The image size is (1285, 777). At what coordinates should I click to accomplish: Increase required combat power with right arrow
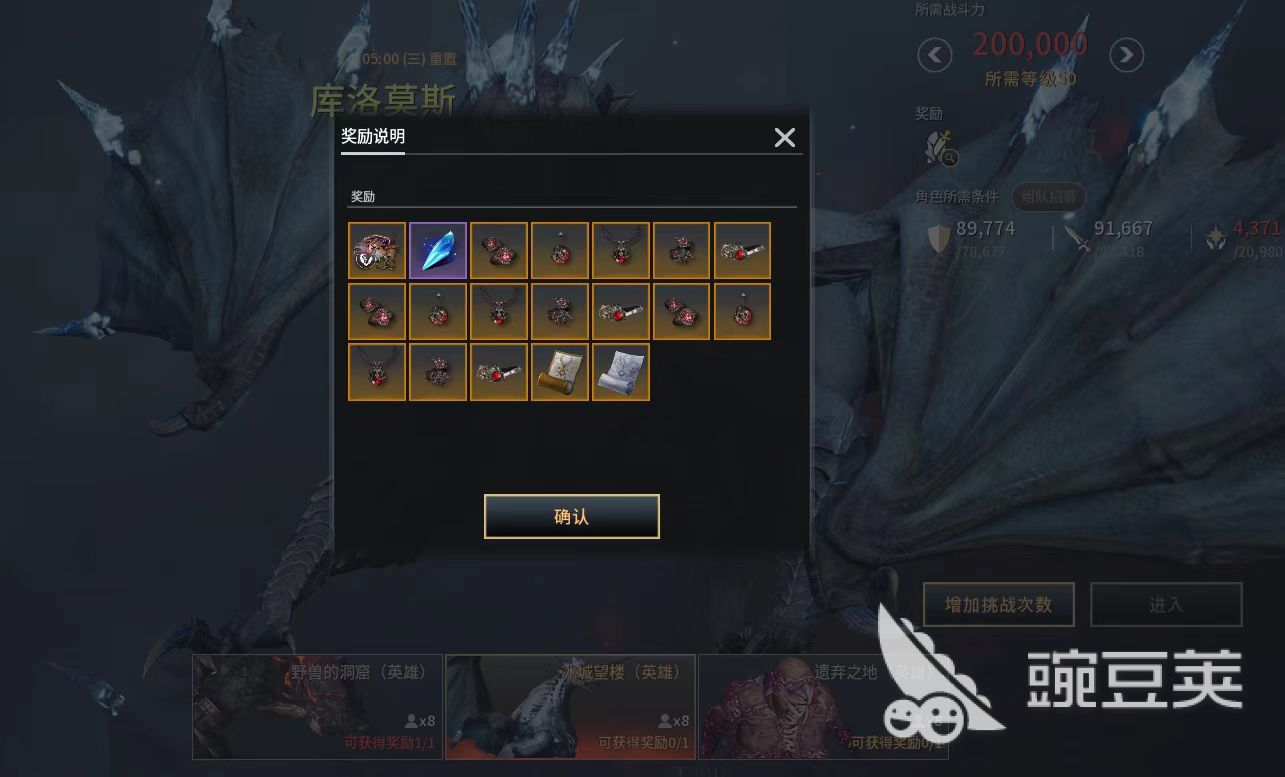click(x=1126, y=55)
